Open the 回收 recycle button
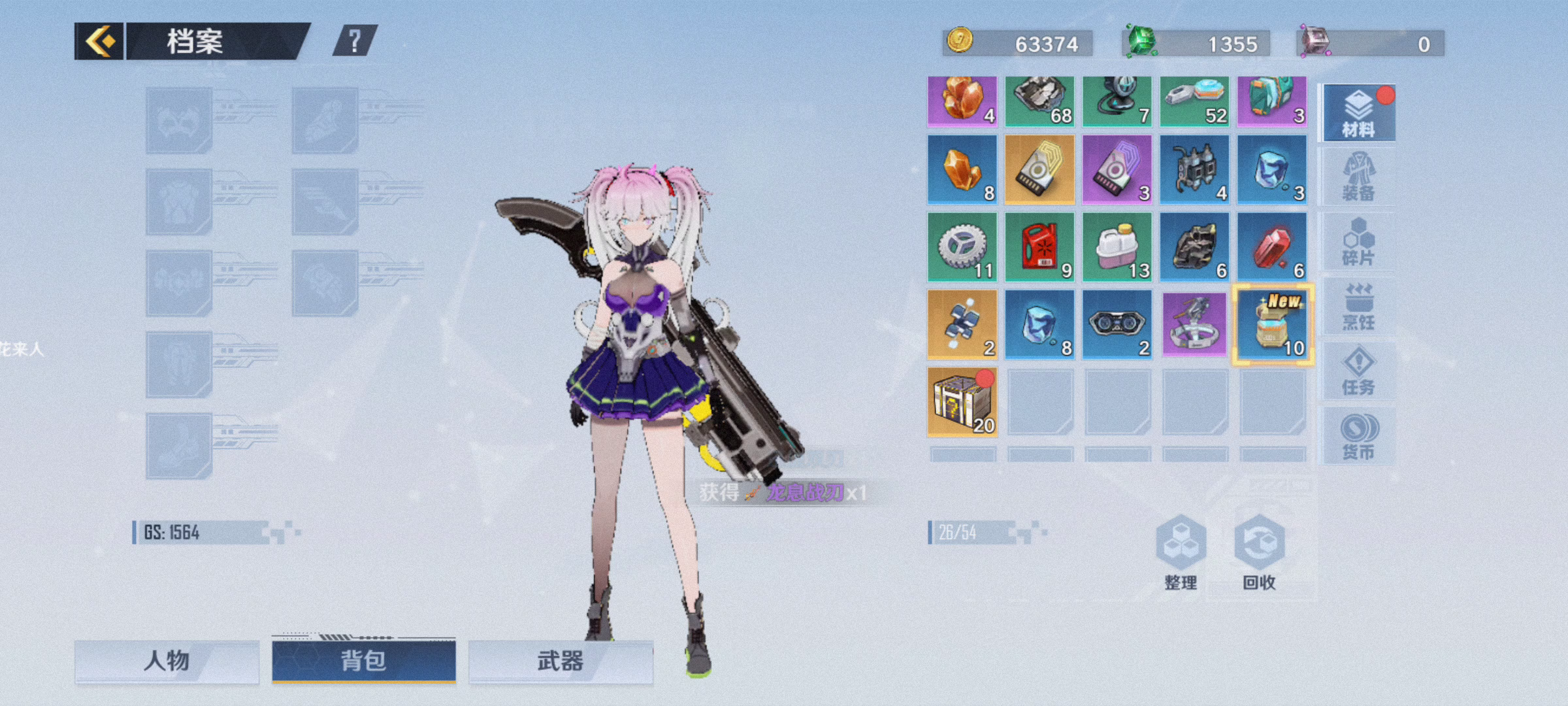 click(x=1259, y=552)
